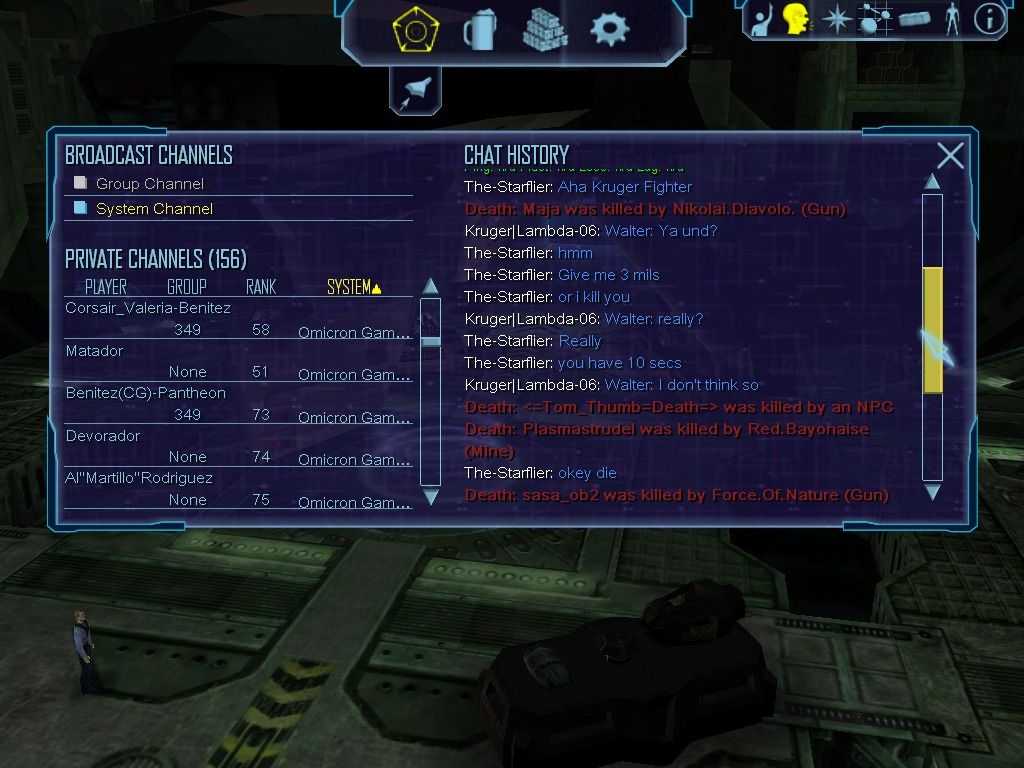Launch to space with the ship icon

(415, 92)
